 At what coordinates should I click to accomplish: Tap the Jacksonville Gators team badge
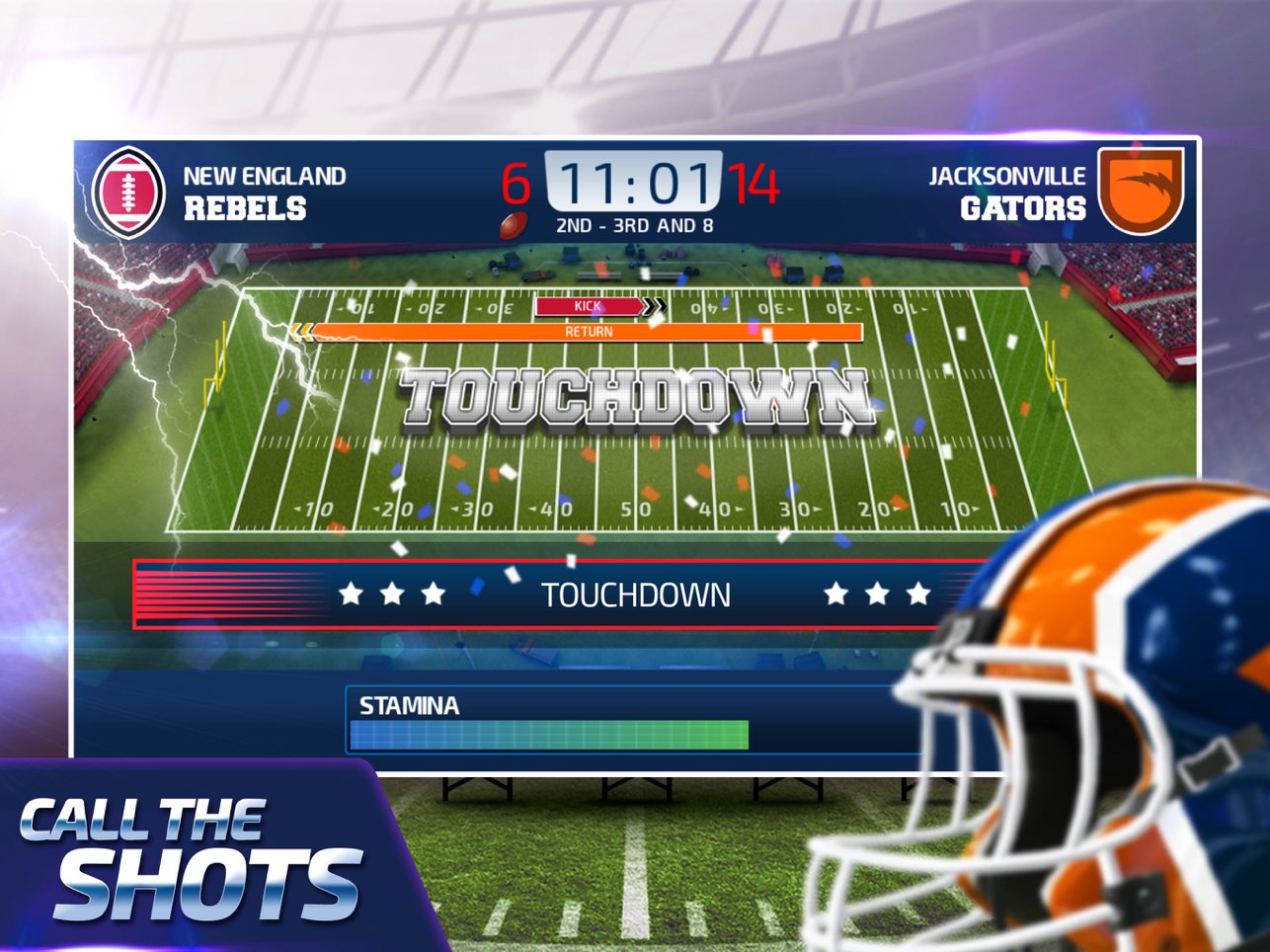(x=1142, y=189)
